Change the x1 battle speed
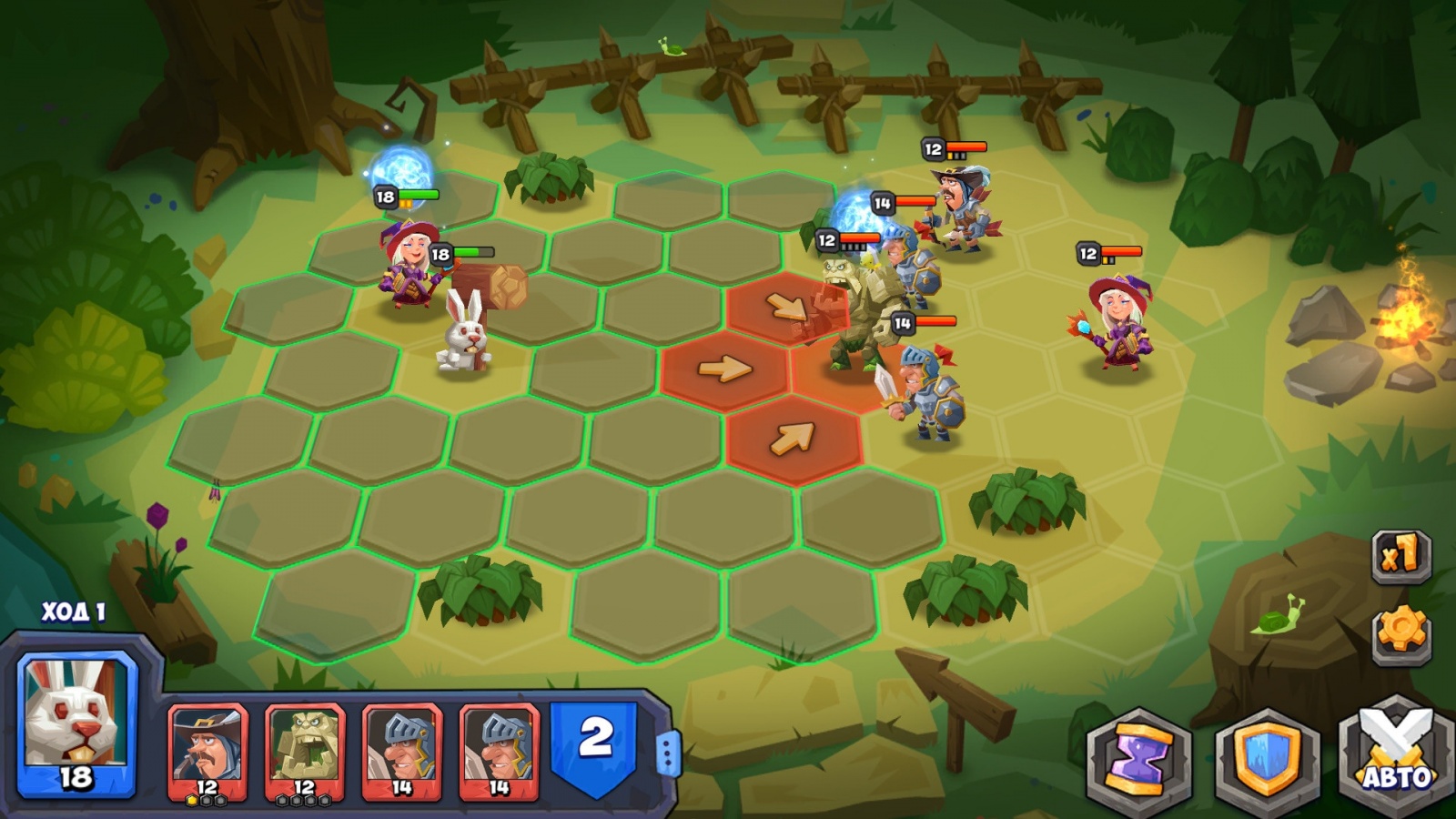Screen dimensions: 1456x819 1401,554
